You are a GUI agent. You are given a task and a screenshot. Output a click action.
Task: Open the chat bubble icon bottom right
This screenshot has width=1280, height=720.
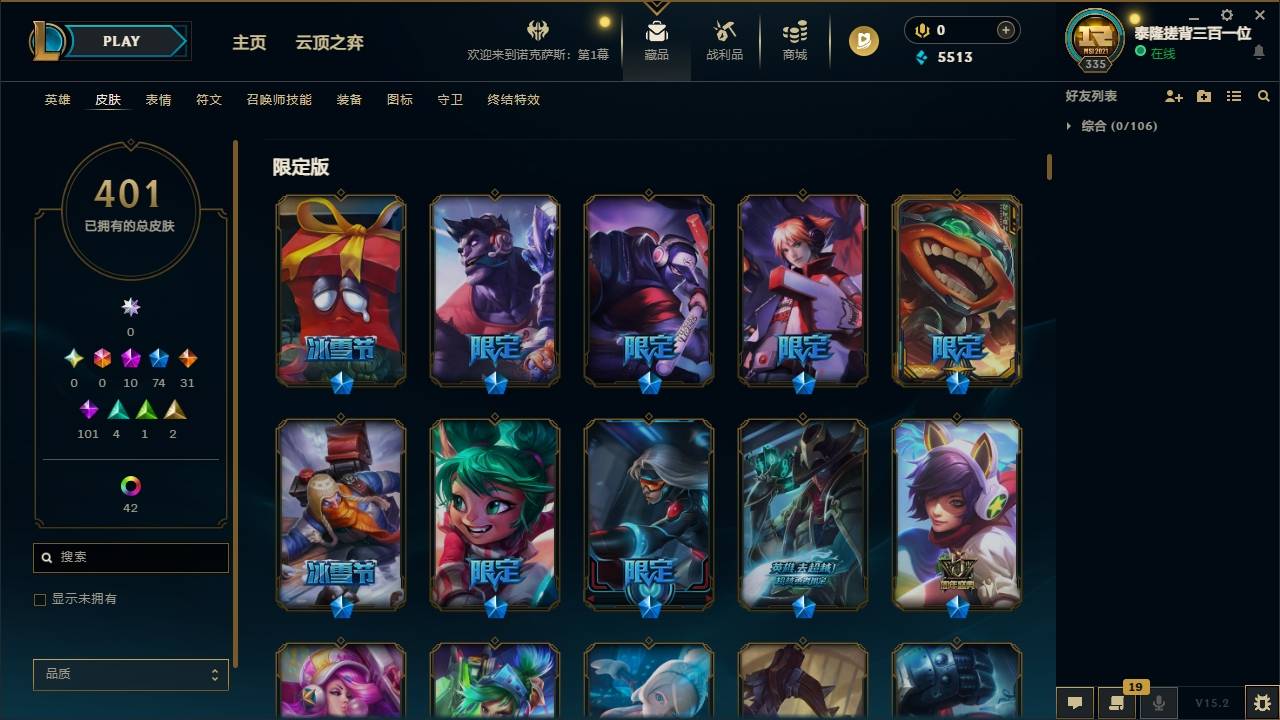1075,703
